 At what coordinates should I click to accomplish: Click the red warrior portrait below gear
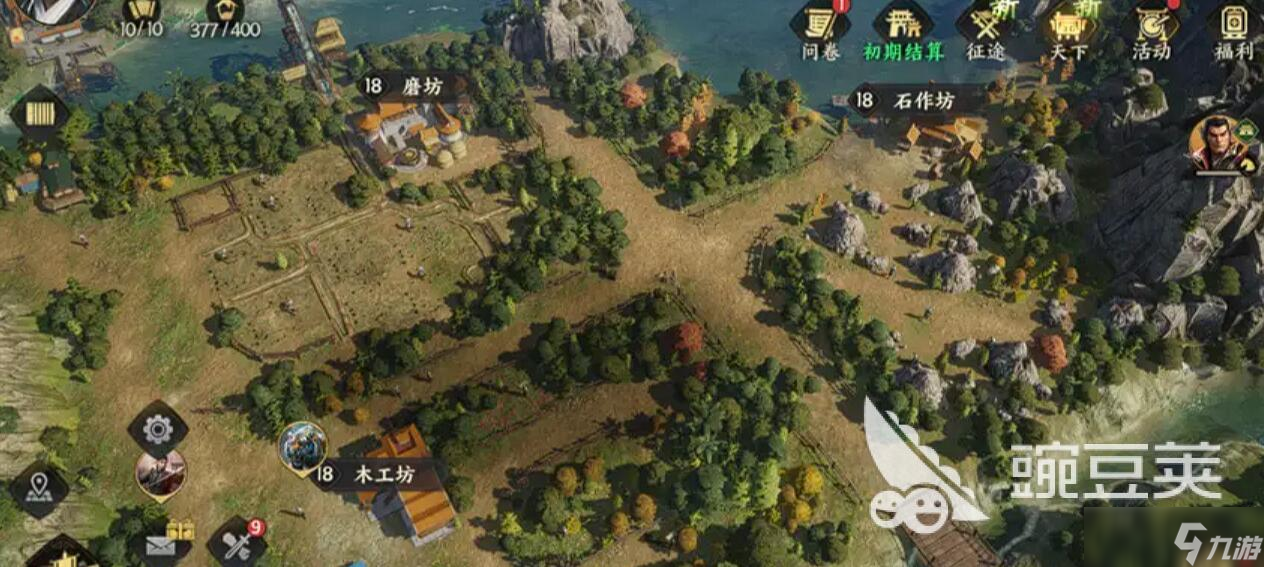point(160,474)
